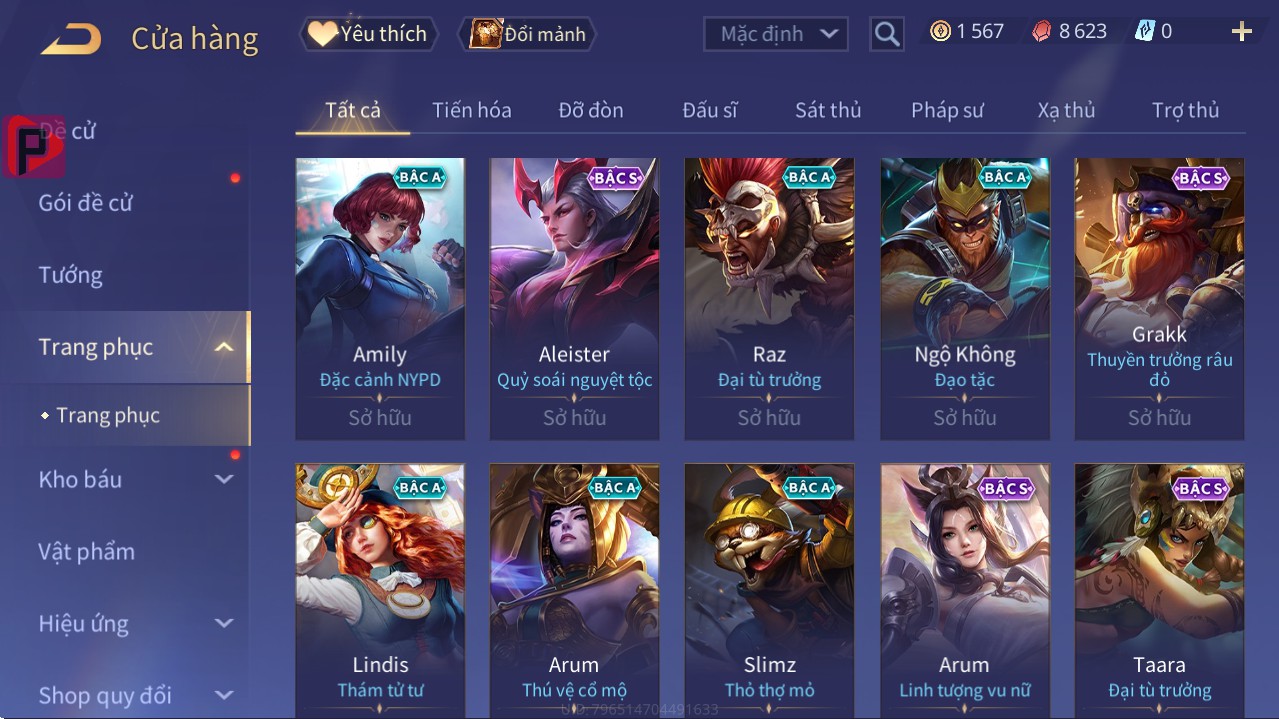Open the Vật phẩm items menu
Image resolution: width=1279 pixels, height=719 pixels.
87,551
